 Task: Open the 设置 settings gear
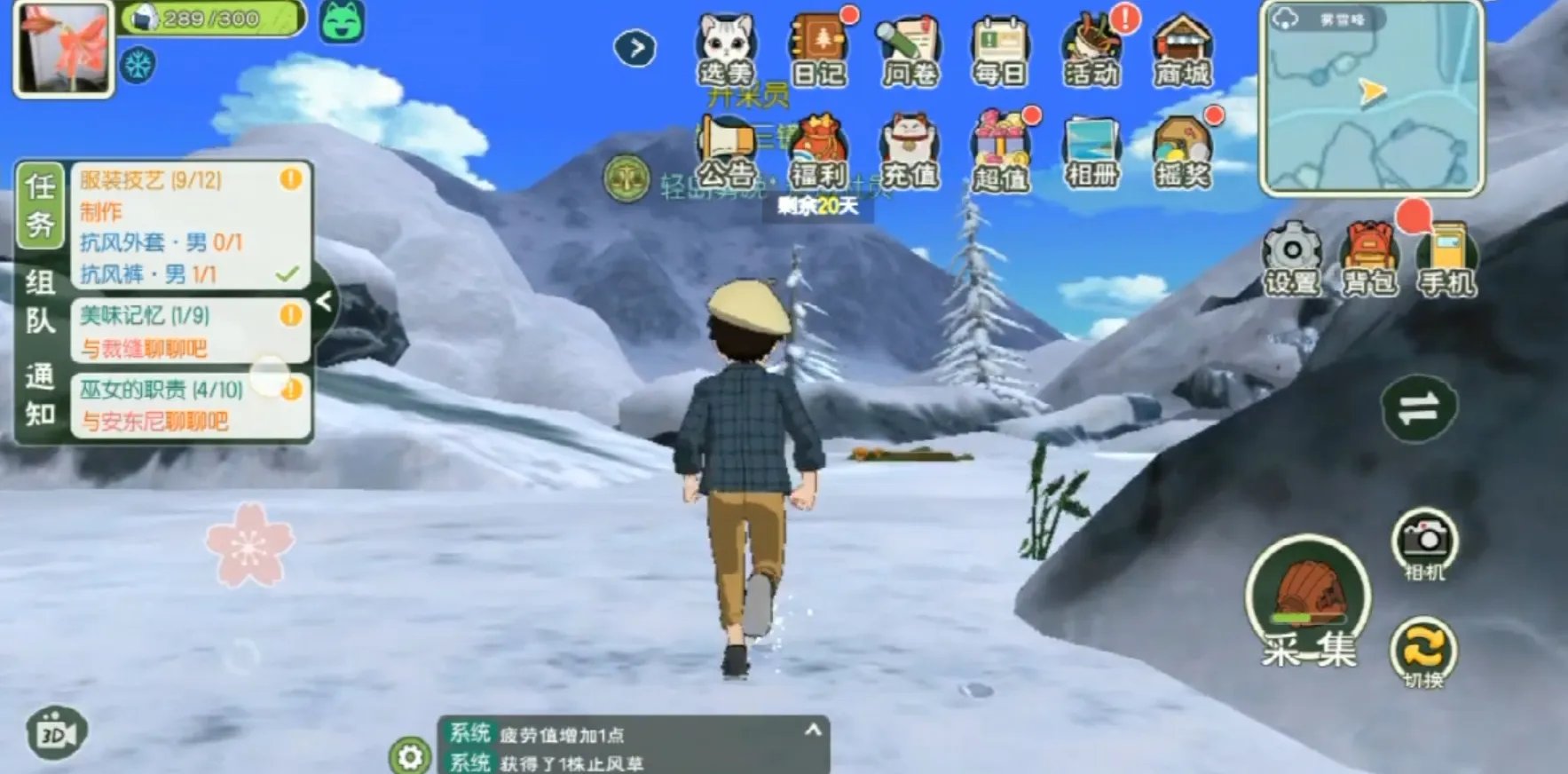(1292, 257)
